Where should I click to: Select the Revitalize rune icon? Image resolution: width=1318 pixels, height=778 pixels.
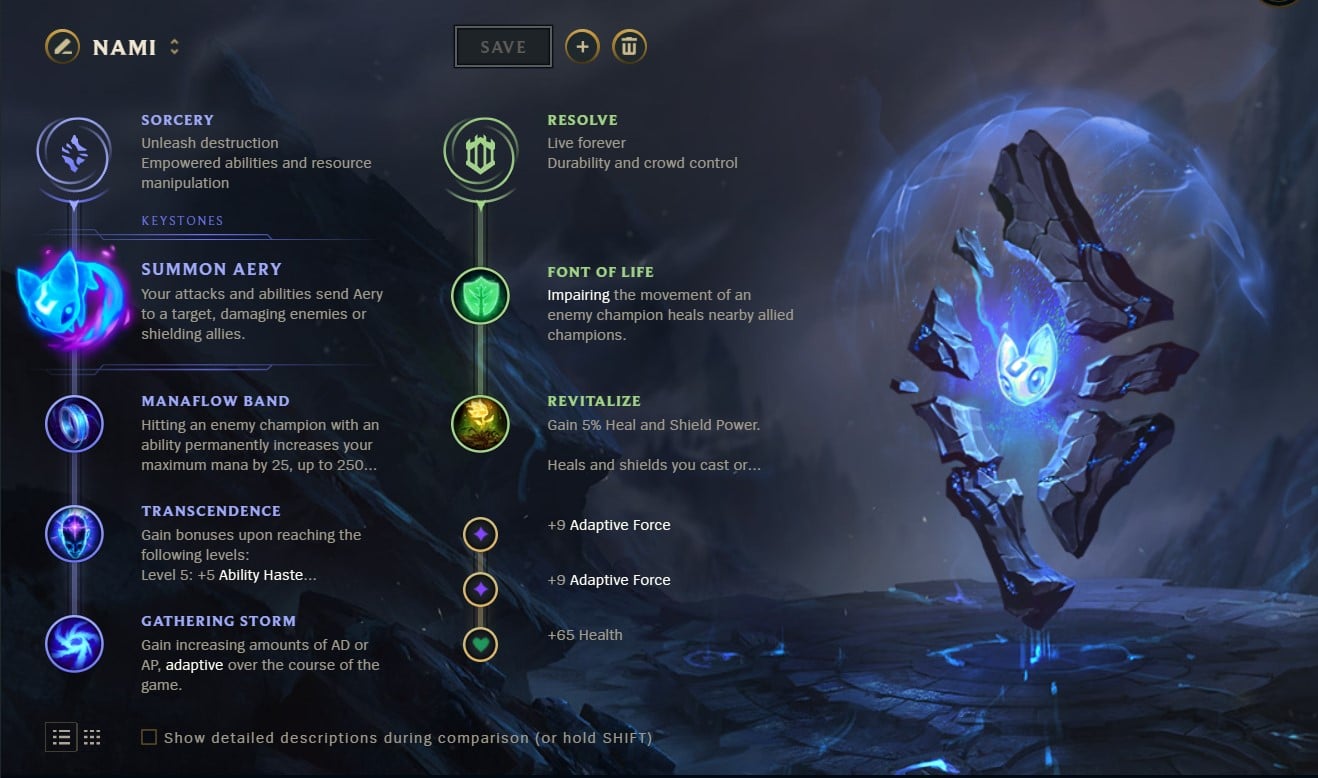tap(480, 424)
